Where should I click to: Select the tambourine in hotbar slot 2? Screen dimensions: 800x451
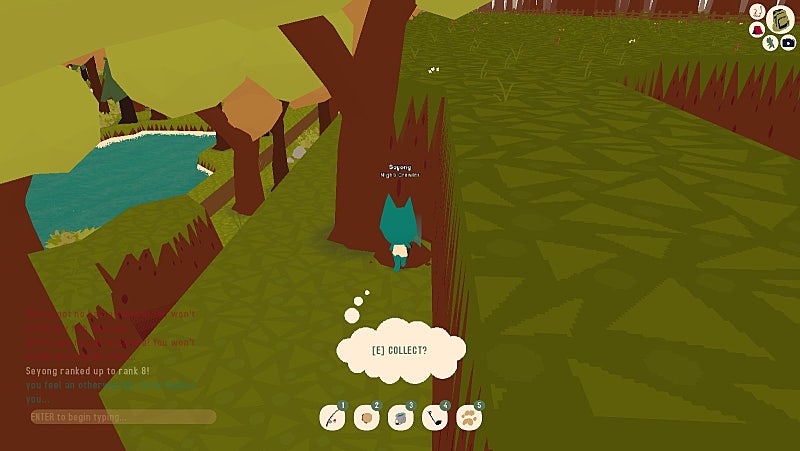point(366,418)
